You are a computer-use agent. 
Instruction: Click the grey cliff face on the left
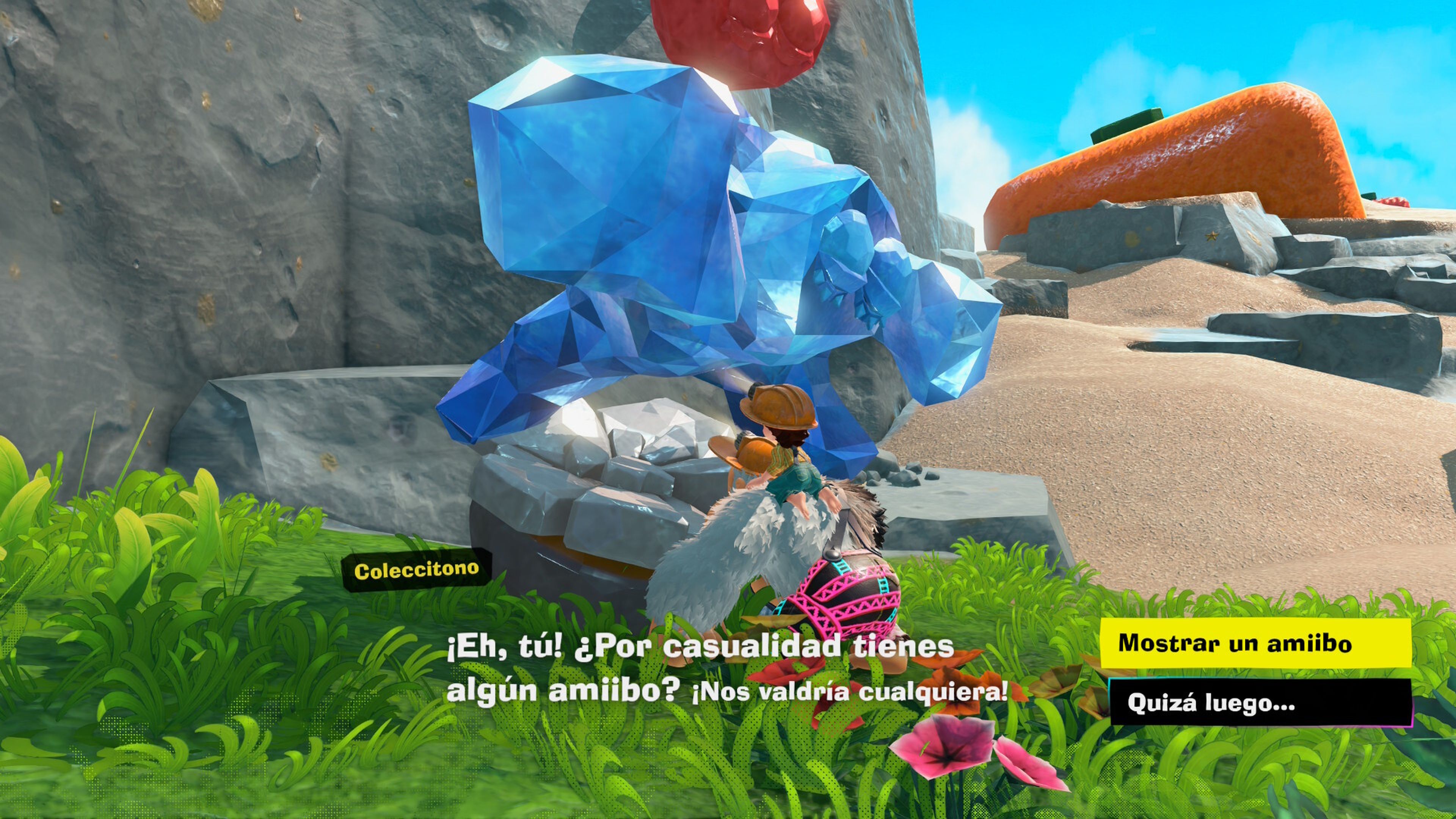[198, 226]
